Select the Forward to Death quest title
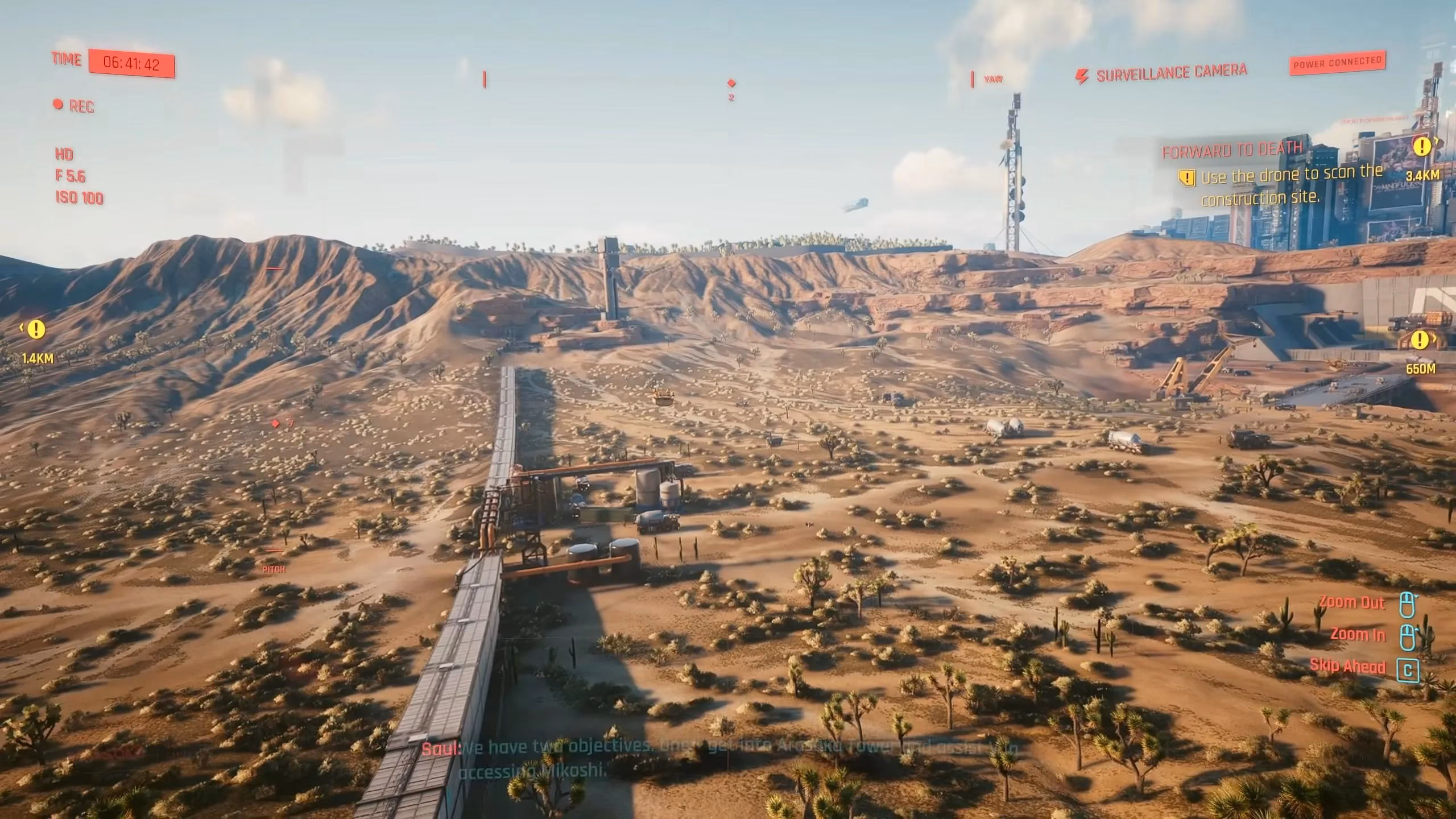The image size is (1456, 819). [1231, 151]
